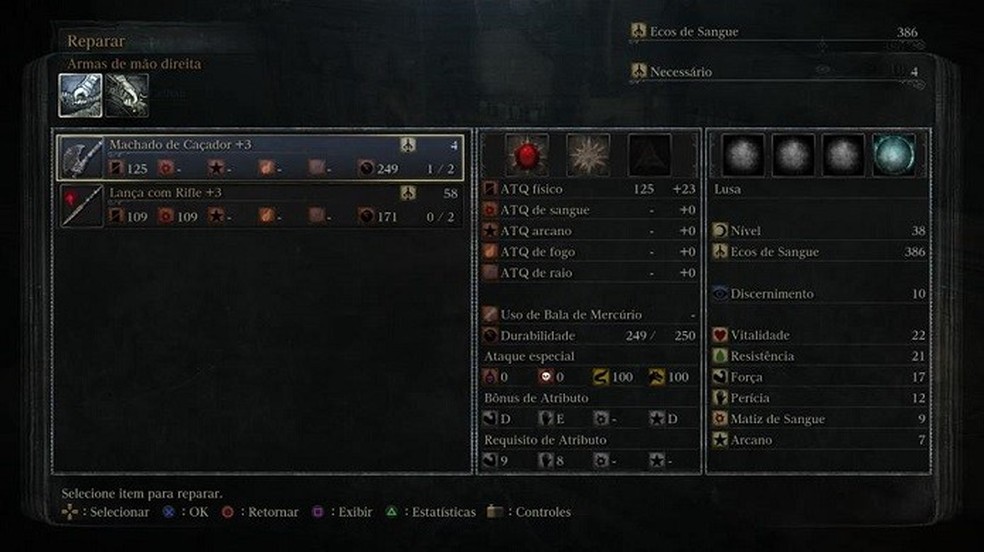The height and width of the screenshot is (552, 984).
Task: Select the empty triangle gem slot
Action: pyautogui.click(x=649, y=154)
